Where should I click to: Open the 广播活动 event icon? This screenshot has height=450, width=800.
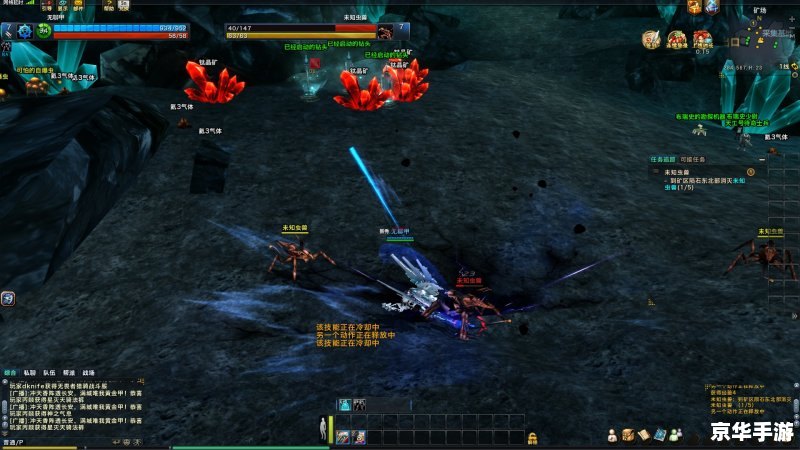[703, 38]
